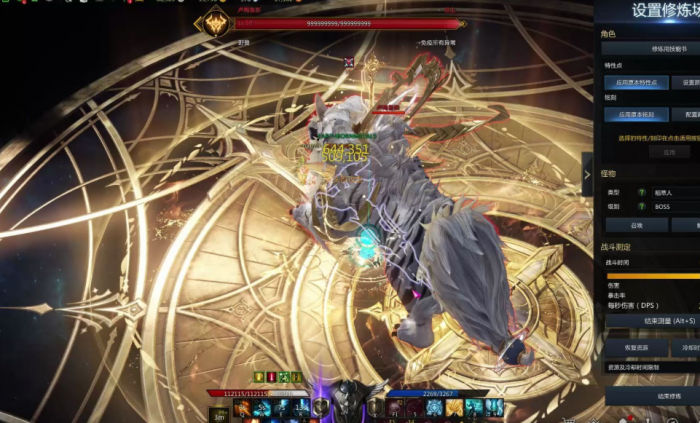End training with 结束修炼 button
The height and width of the screenshot is (423, 700).
(652, 396)
